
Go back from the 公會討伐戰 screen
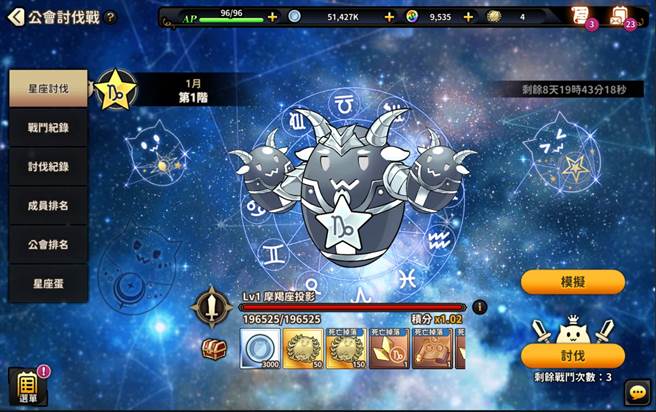coord(15,17)
